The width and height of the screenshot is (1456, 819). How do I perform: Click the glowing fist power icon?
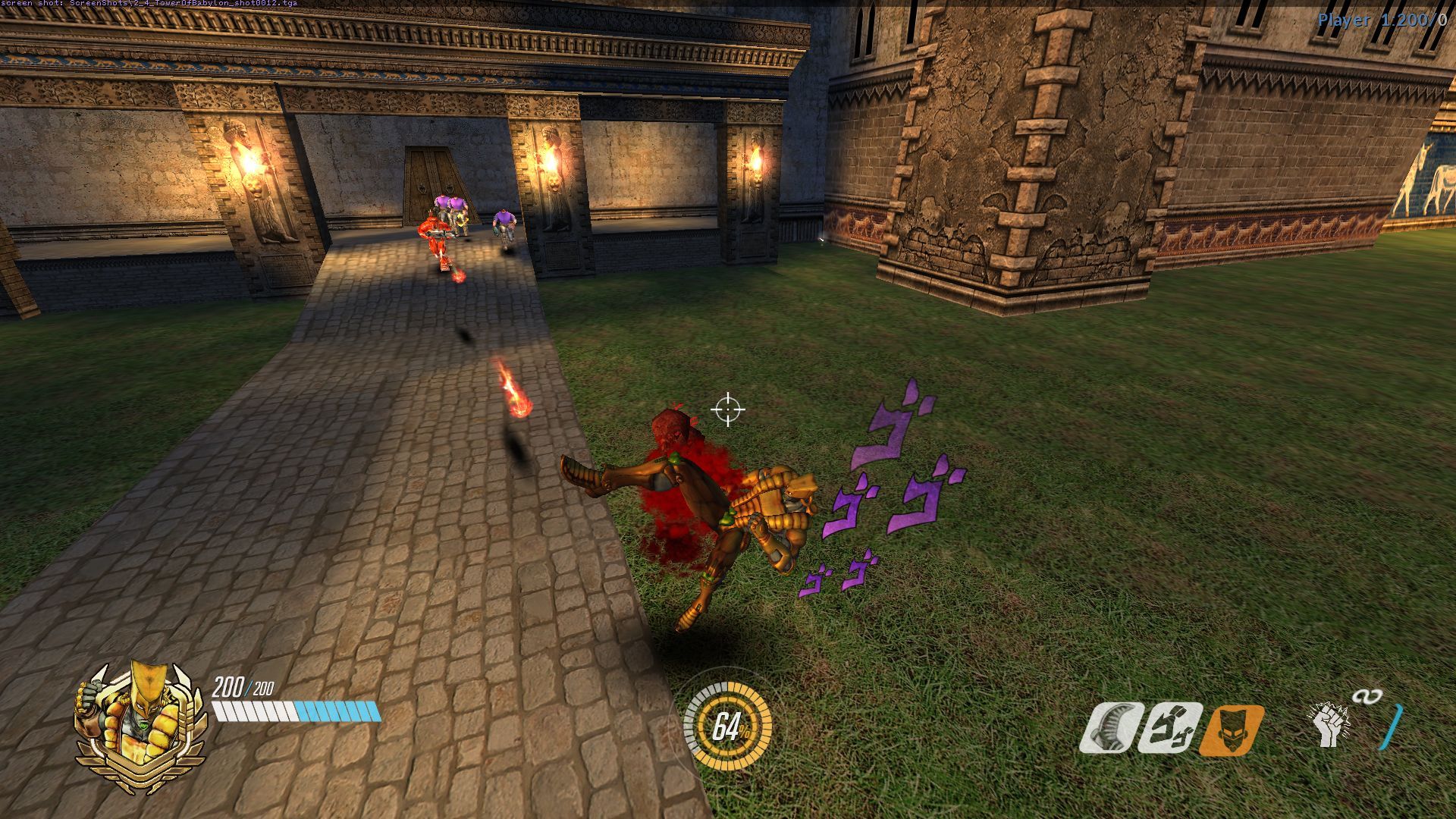point(1329,725)
